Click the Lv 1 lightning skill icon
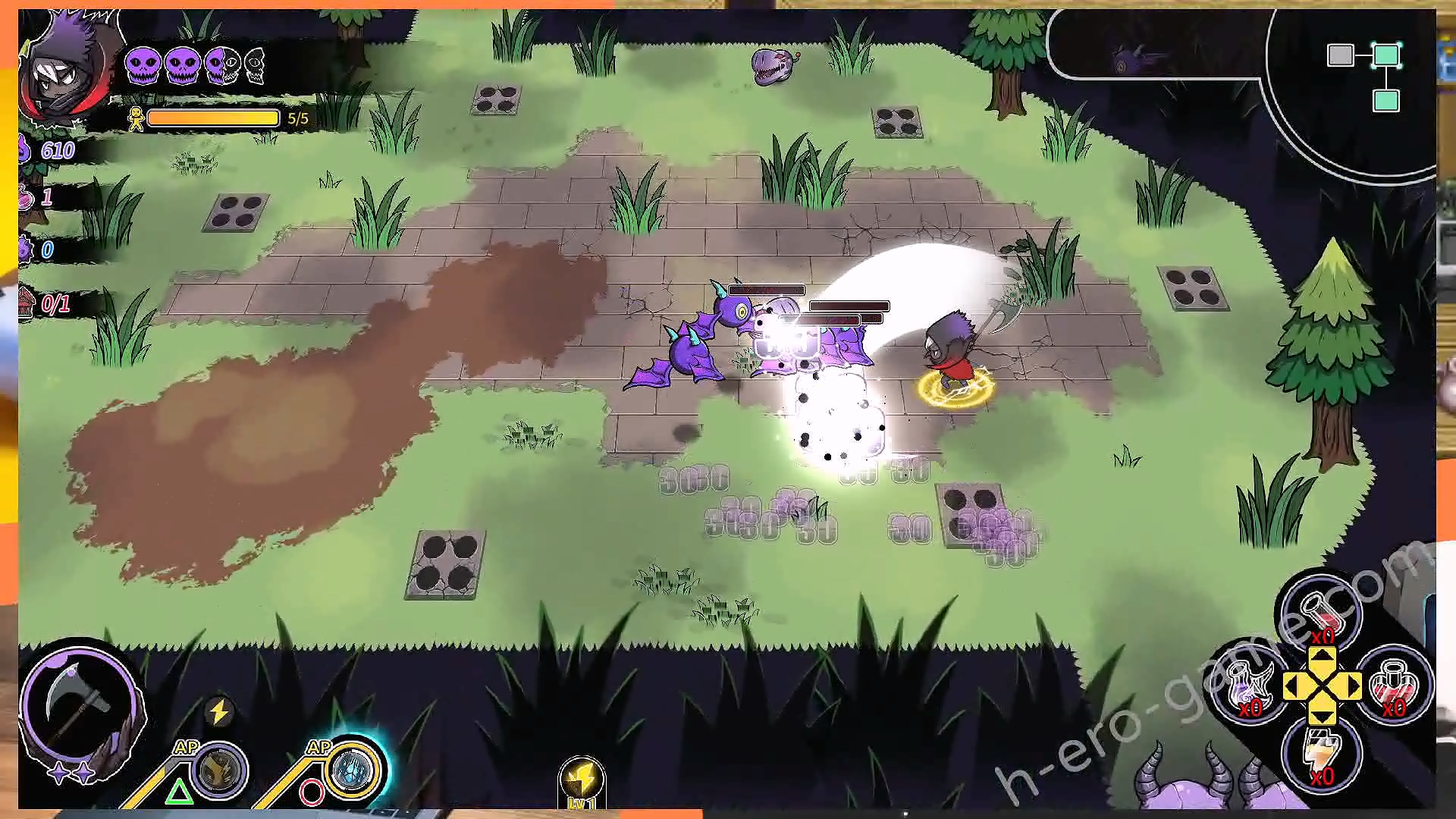Image resolution: width=1456 pixels, height=819 pixels. tap(582, 781)
